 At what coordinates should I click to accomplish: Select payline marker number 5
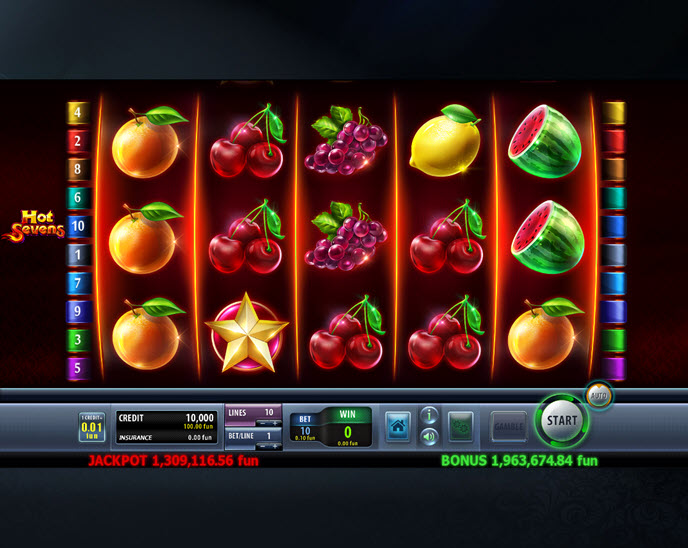[78, 368]
